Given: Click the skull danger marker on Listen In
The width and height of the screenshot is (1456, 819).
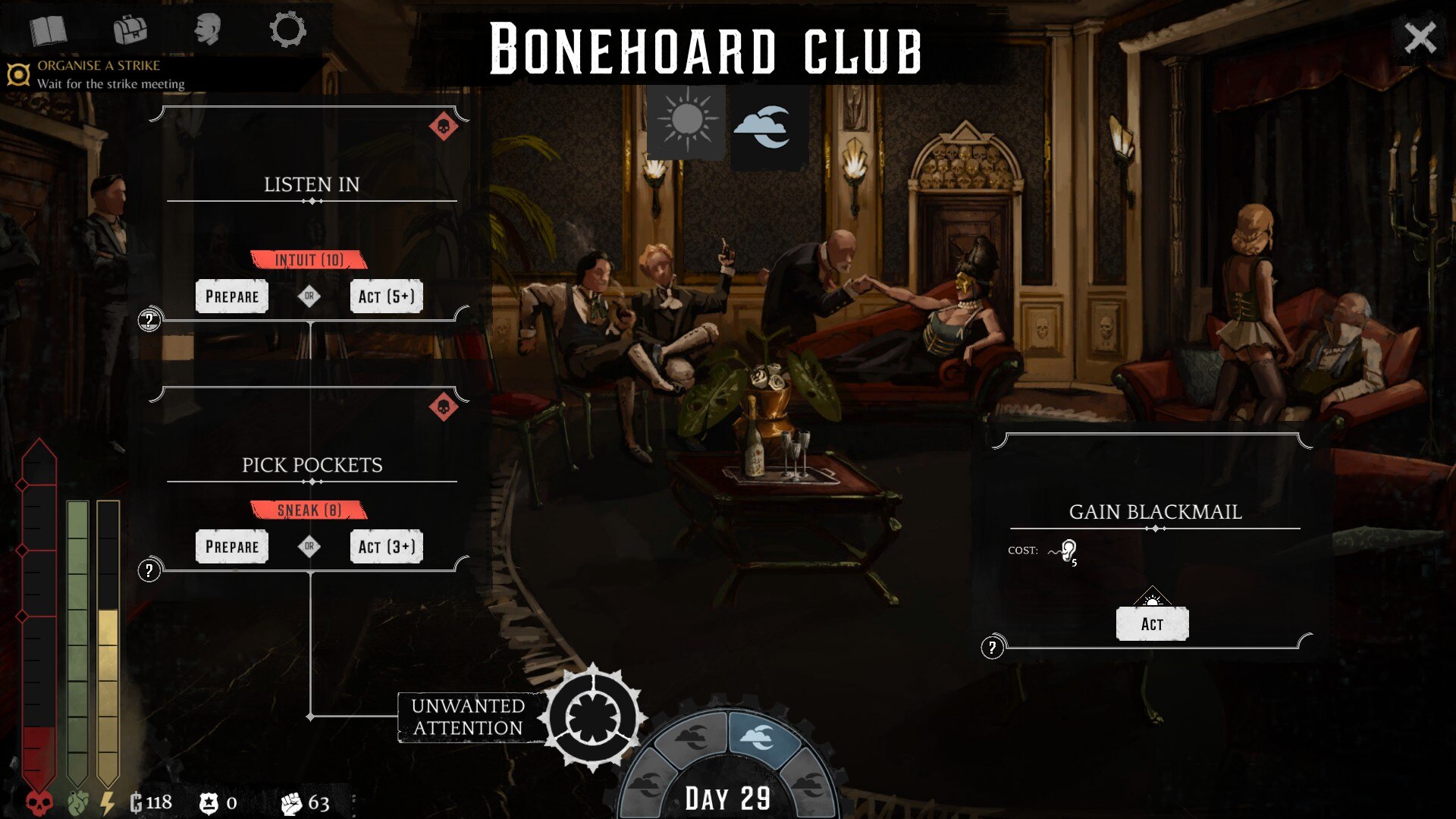Looking at the screenshot, I should coord(444,126).
